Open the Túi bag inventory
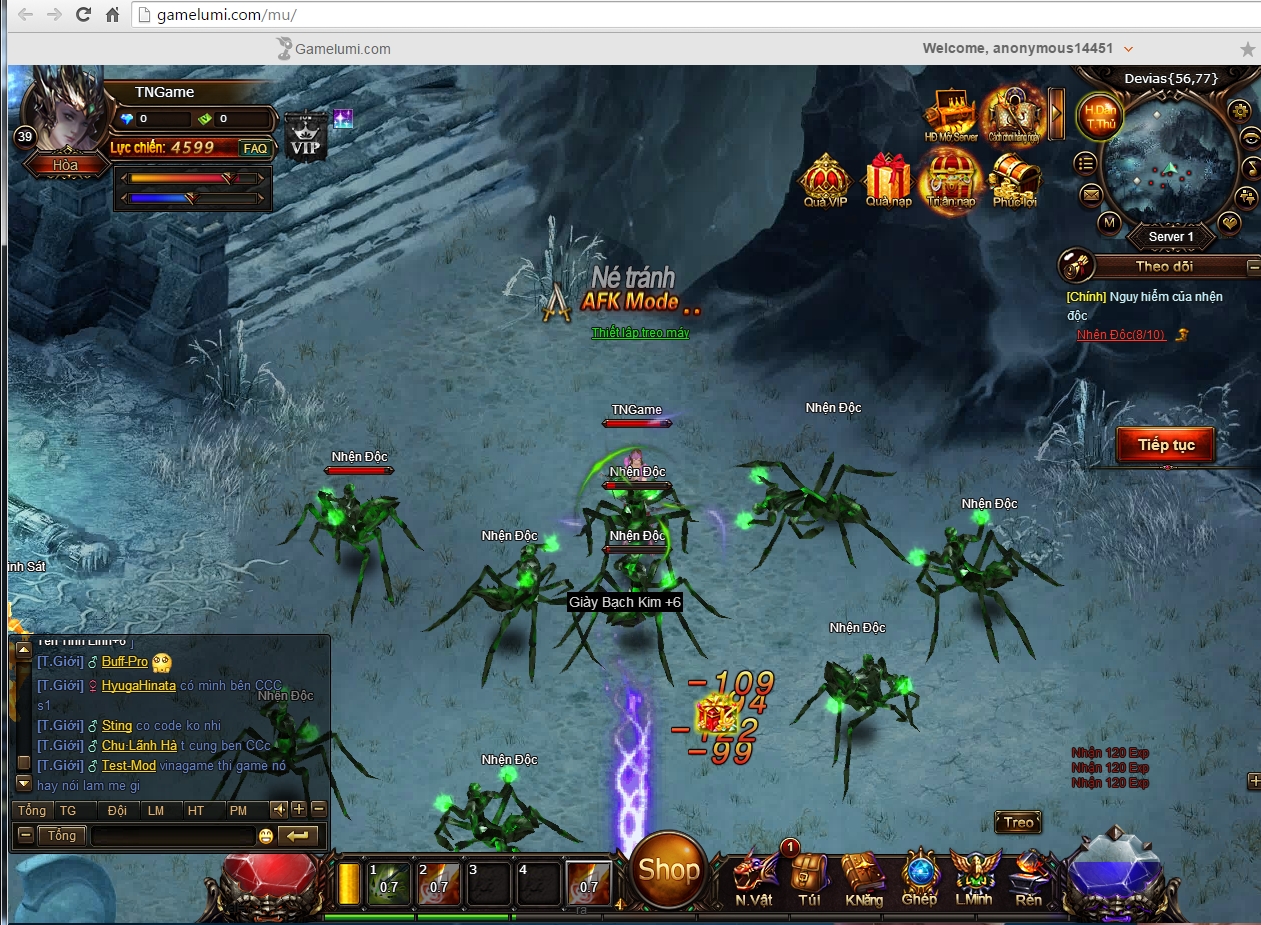 [809, 876]
